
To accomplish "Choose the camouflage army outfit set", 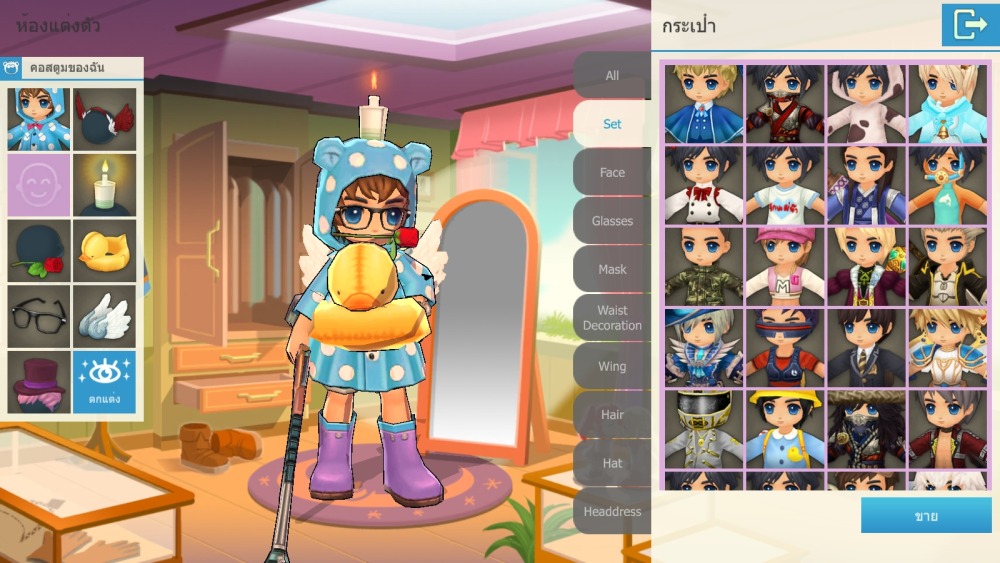I will pyautogui.click(x=703, y=265).
